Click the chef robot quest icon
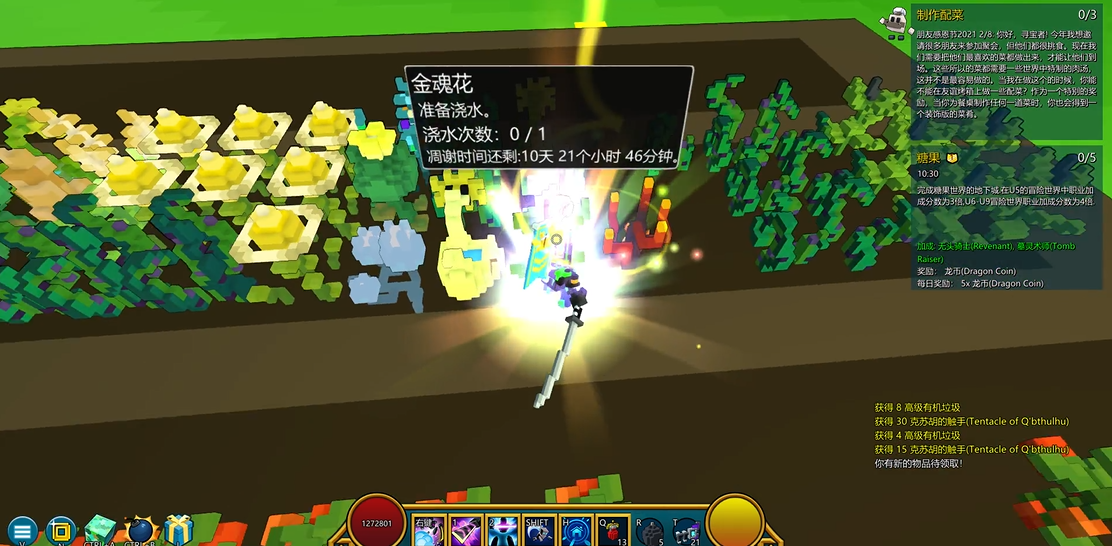Screen dimensions: 1112x546 [x=896, y=19]
